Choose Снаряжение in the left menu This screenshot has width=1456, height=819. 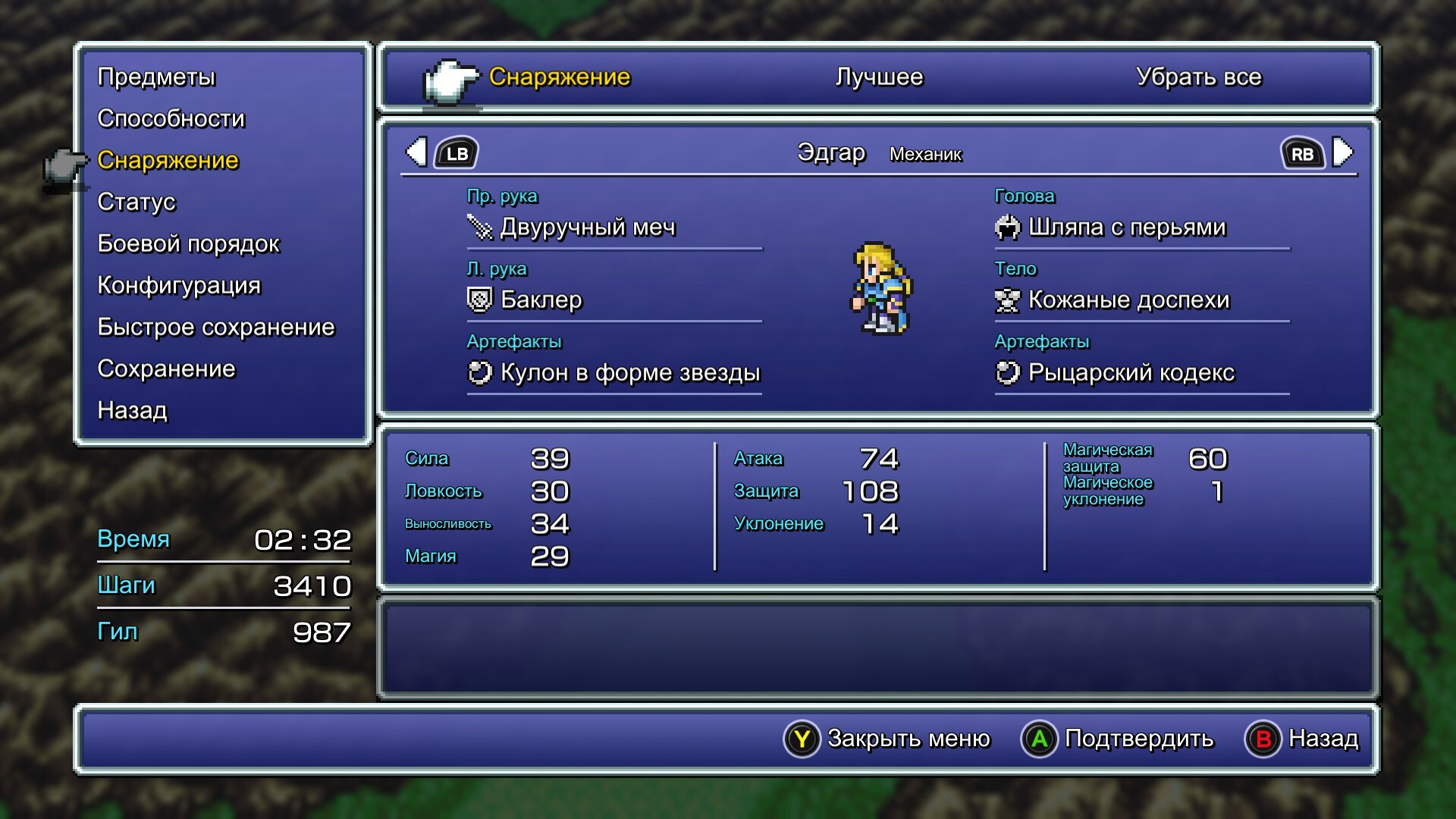pyautogui.click(x=168, y=160)
